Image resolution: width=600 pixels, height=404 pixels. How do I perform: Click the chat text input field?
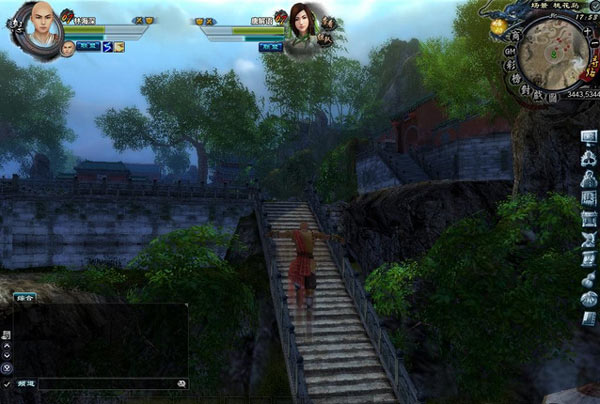click(x=108, y=383)
